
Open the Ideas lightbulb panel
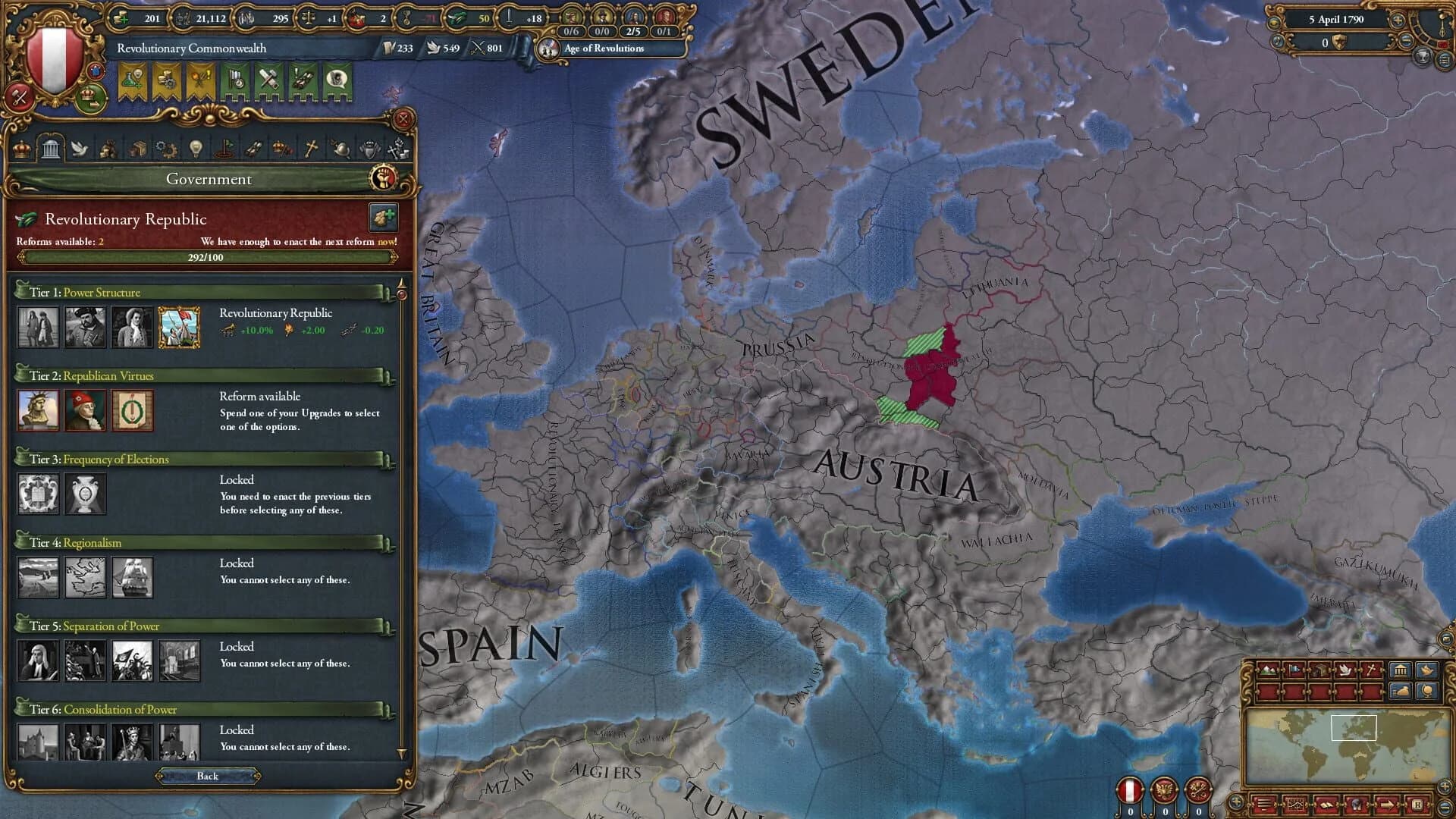point(196,149)
